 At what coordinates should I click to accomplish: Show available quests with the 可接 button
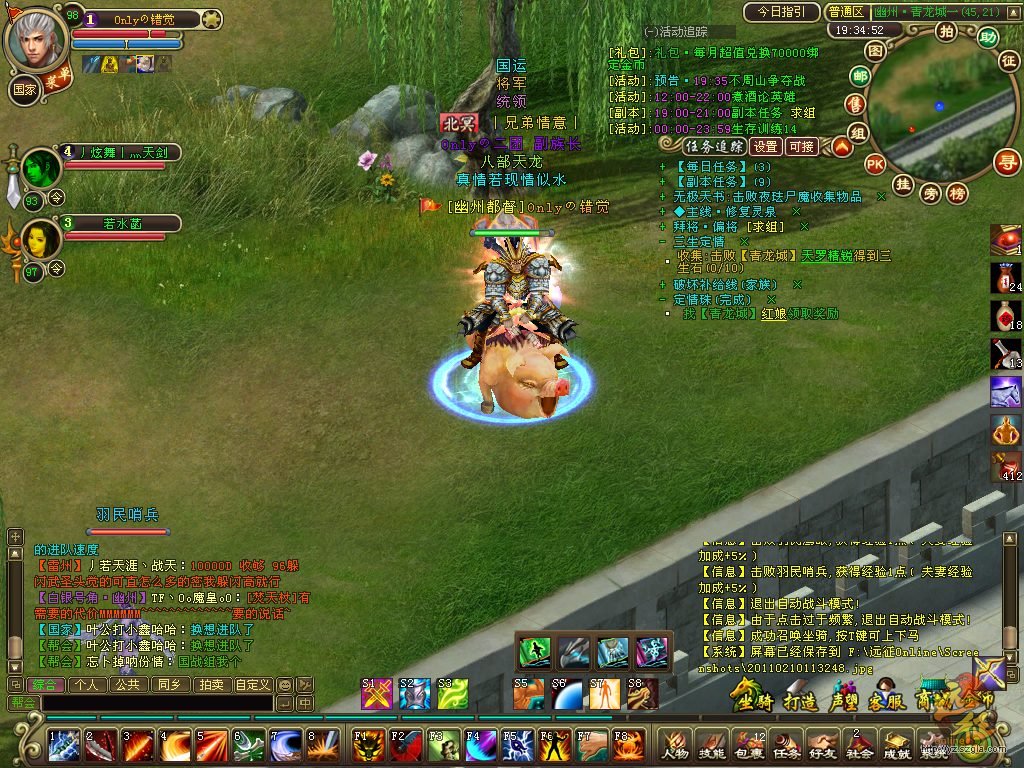click(802, 146)
